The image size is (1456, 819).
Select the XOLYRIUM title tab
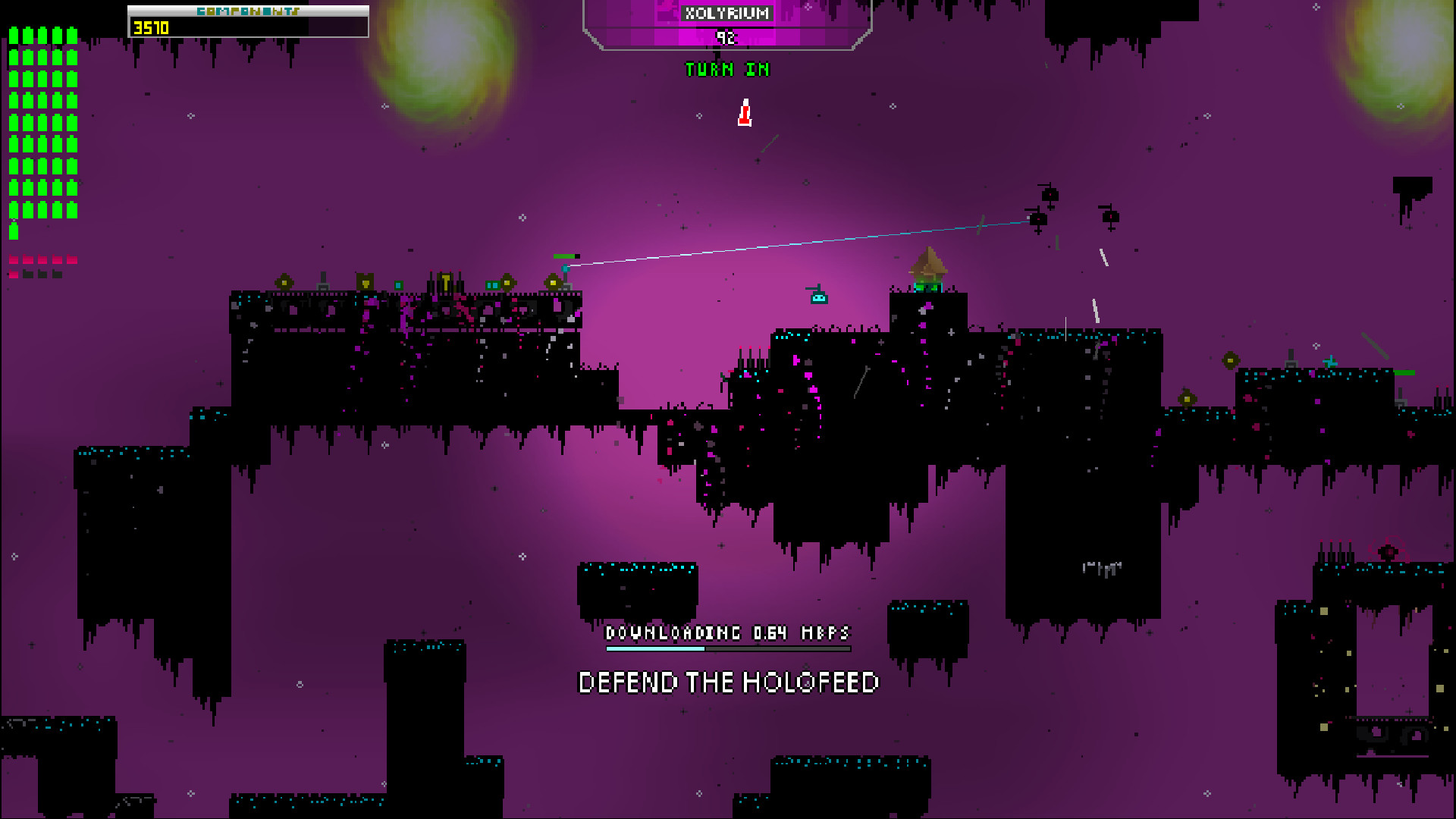point(726,13)
